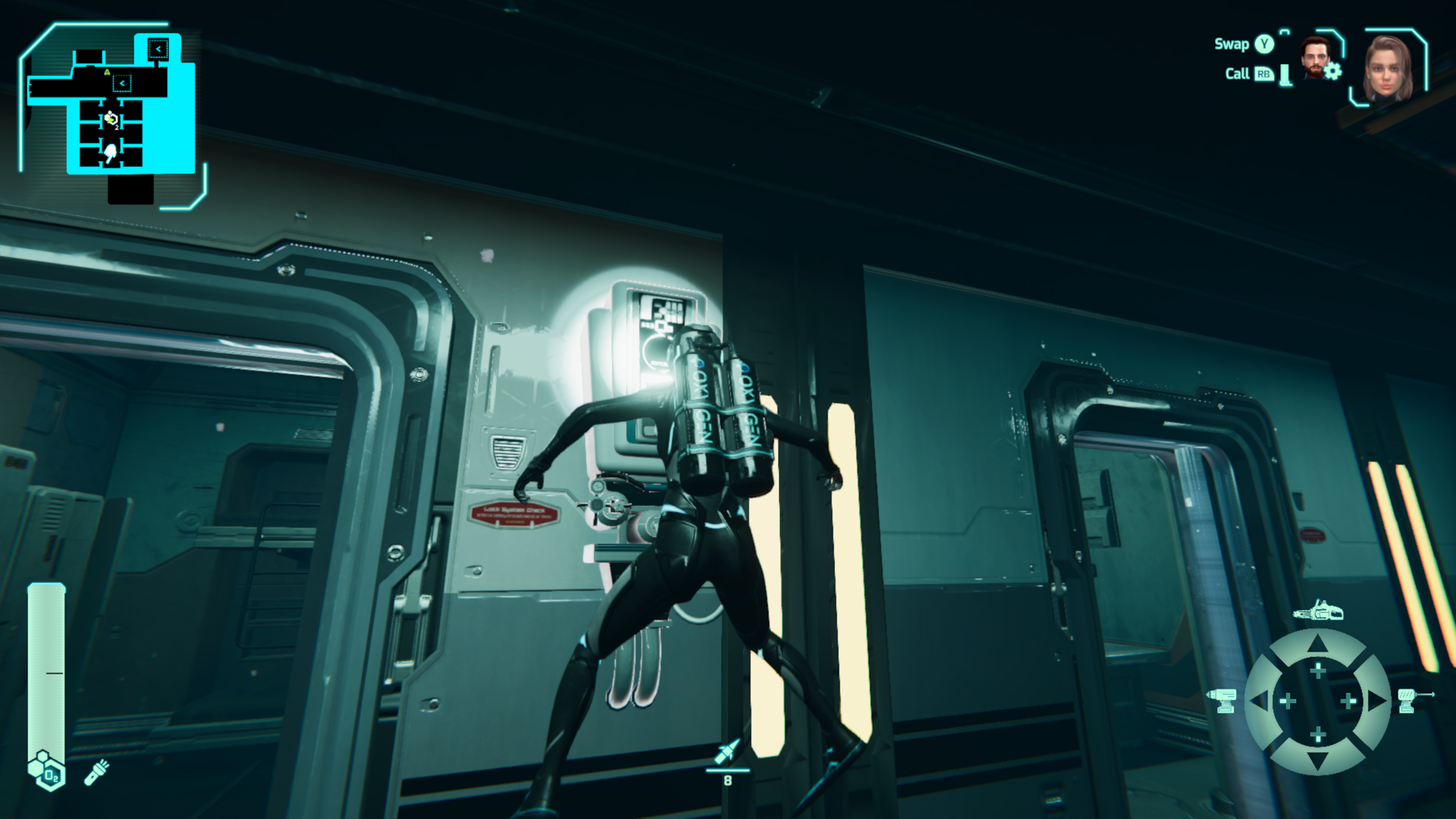Equip the power drill on the left

pos(1222,700)
